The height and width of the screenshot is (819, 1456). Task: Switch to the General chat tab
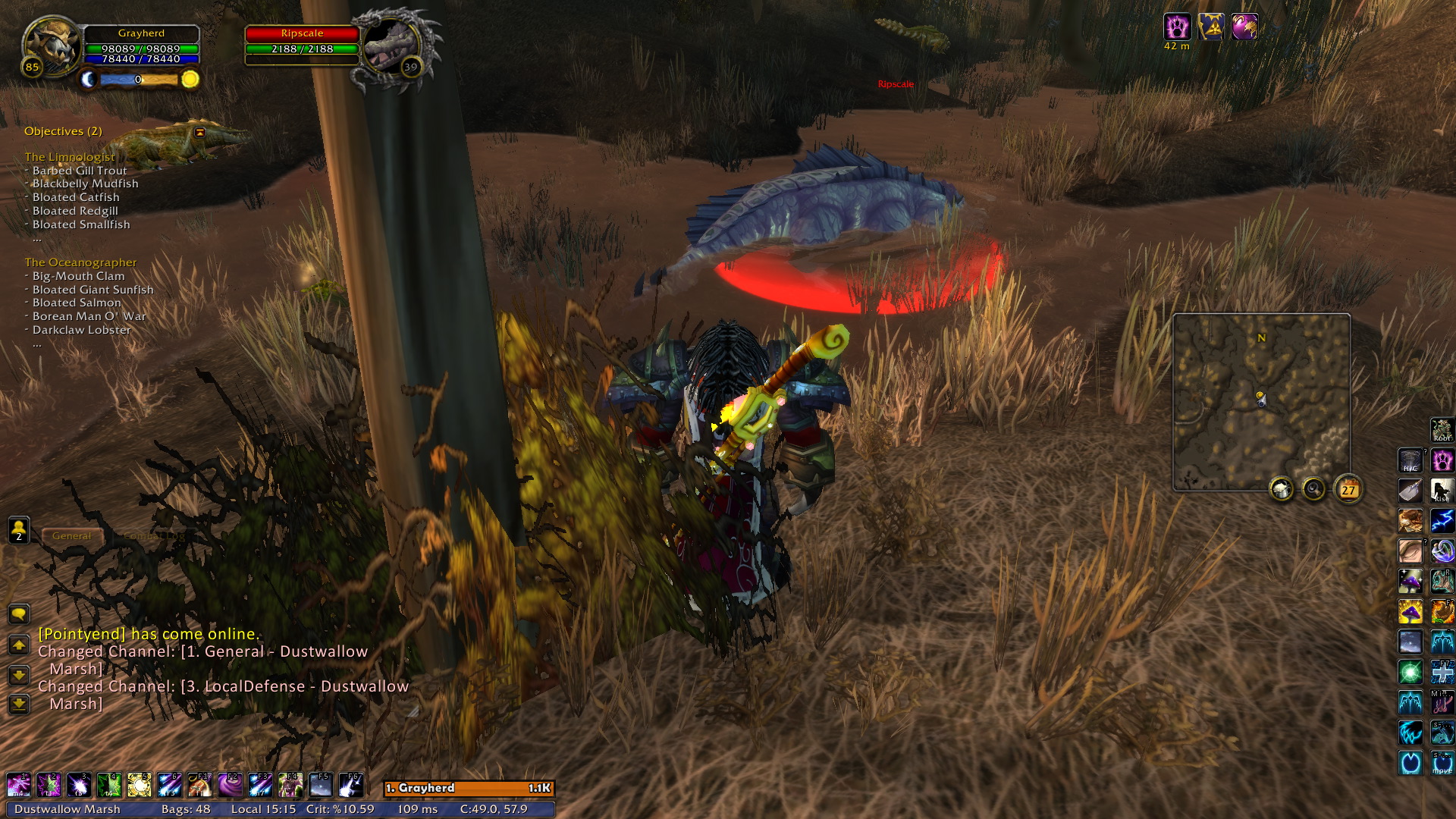tap(71, 536)
